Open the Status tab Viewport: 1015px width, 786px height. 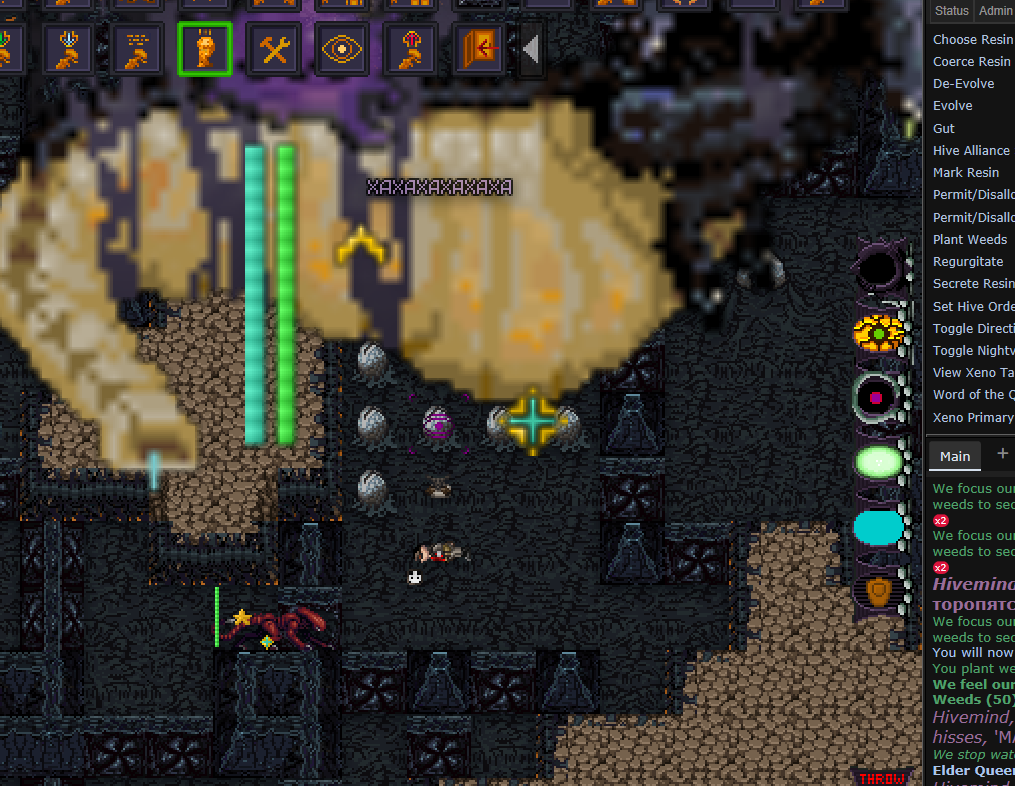pos(951,10)
